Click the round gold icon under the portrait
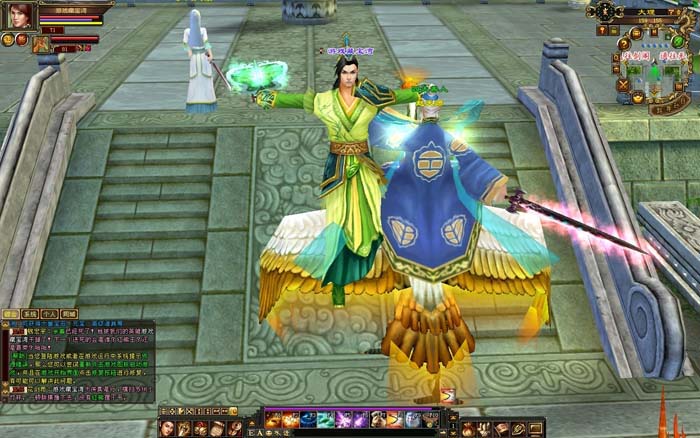Image resolution: width=700 pixels, height=438 pixels. (8, 39)
